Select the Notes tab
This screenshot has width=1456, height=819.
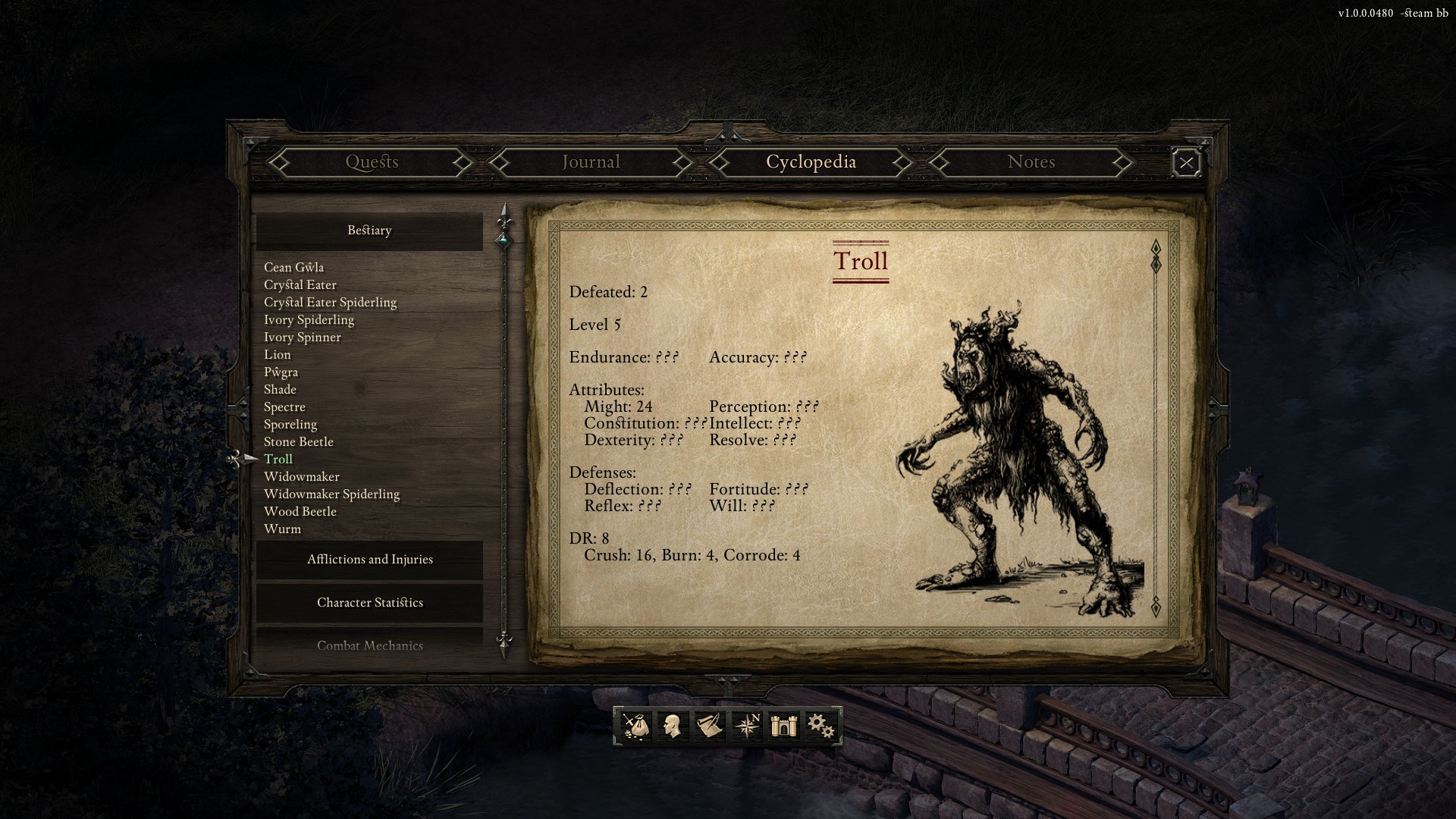[1031, 162]
